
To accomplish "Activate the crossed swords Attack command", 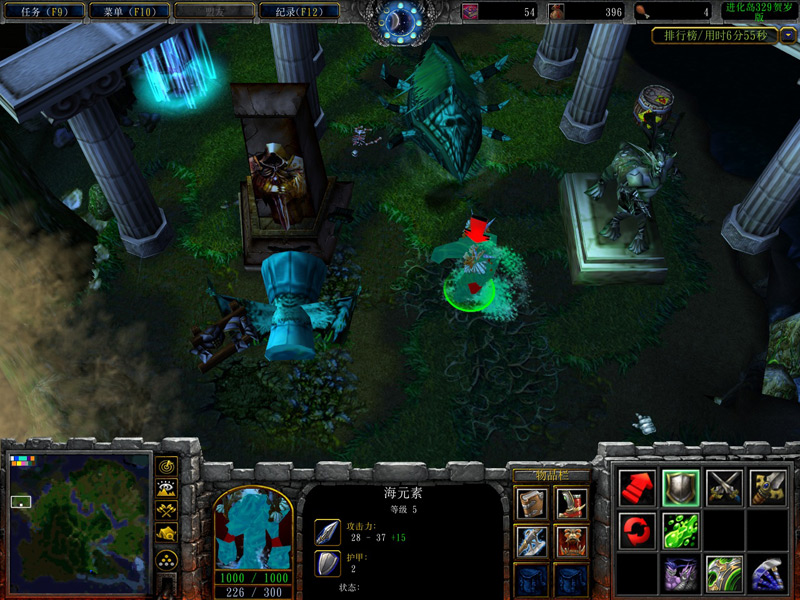I will point(724,487).
